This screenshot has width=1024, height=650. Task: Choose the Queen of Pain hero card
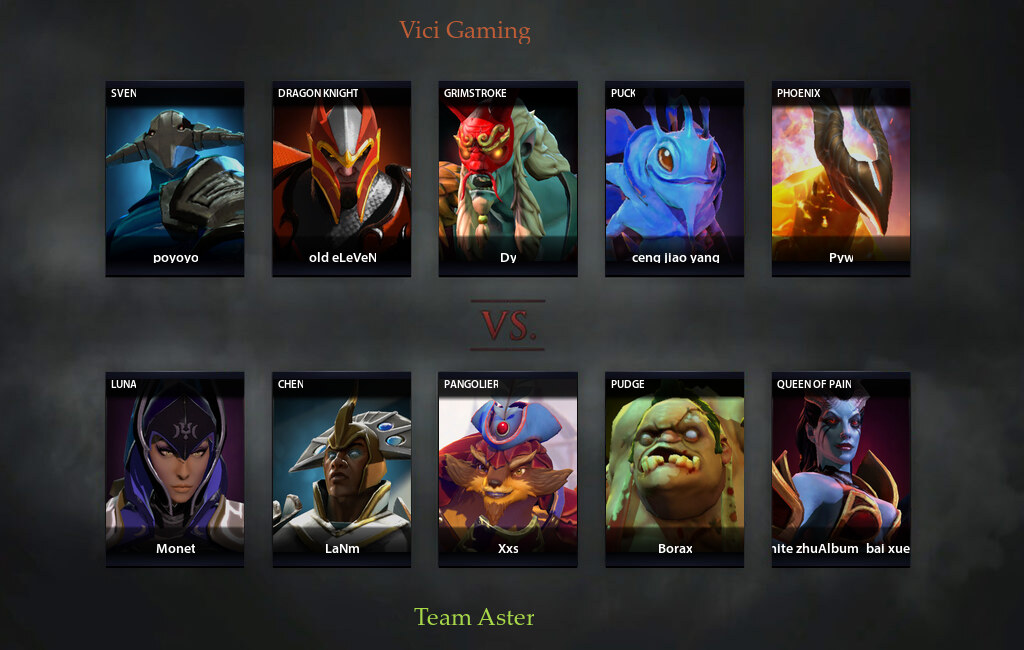pyautogui.click(x=841, y=469)
